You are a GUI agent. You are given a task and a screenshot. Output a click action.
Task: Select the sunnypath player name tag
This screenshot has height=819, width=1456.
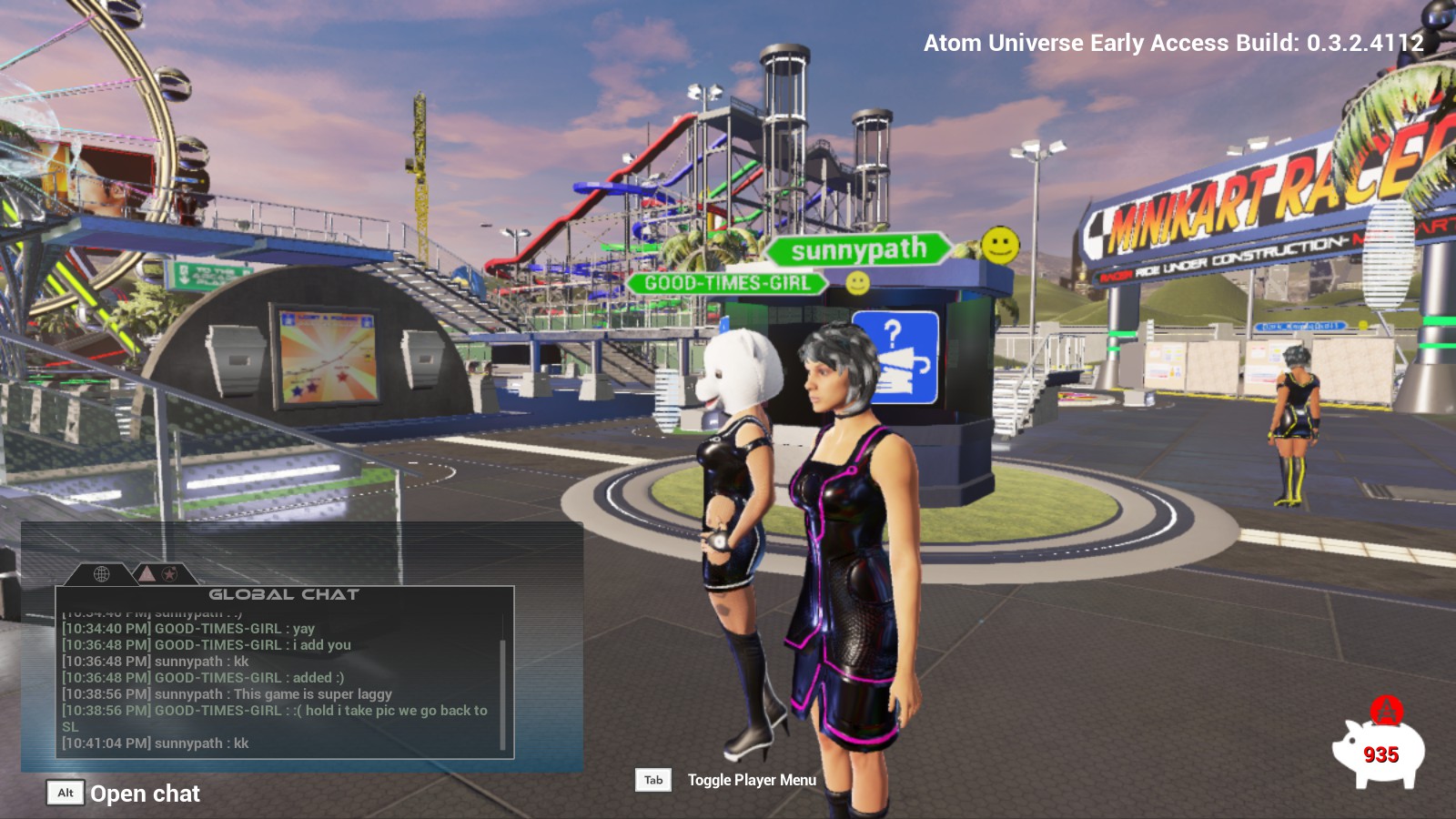pos(858,249)
